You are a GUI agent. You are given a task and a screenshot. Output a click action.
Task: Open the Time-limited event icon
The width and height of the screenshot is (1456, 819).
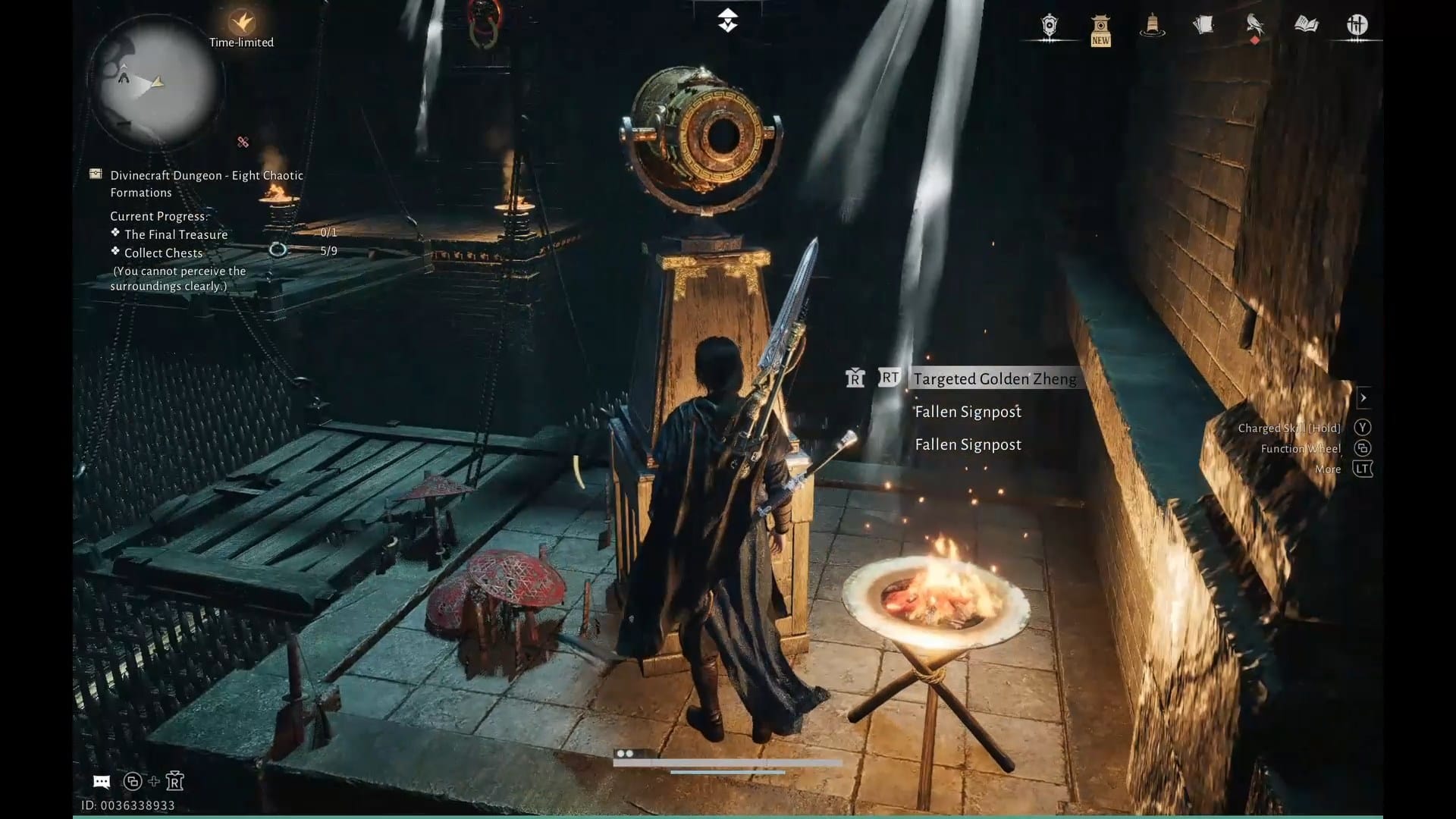(242, 23)
